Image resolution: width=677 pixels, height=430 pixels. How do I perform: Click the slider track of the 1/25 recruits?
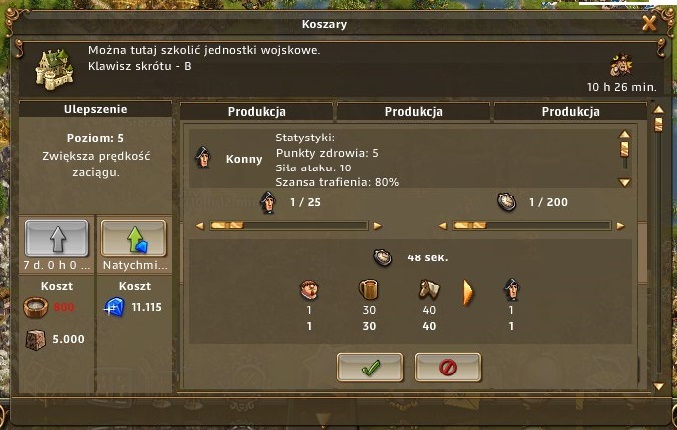(x=289, y=225)
